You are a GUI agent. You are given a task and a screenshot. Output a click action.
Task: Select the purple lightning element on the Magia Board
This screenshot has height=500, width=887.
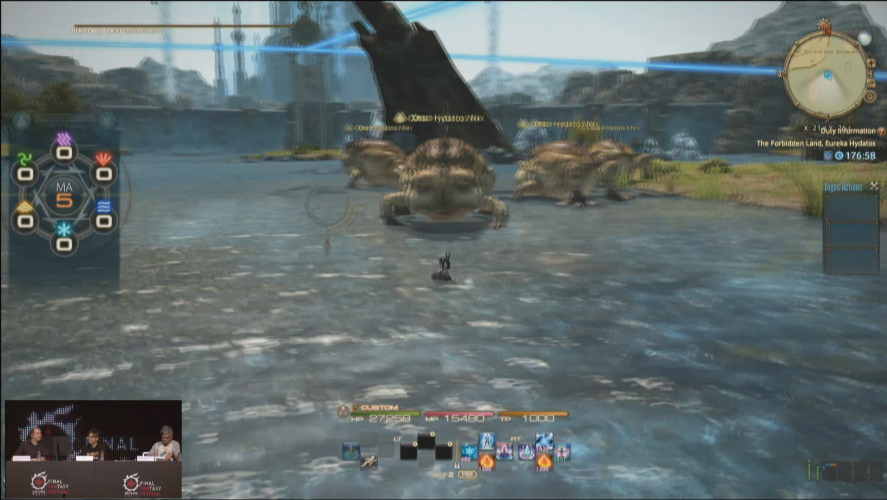[64, 140]
